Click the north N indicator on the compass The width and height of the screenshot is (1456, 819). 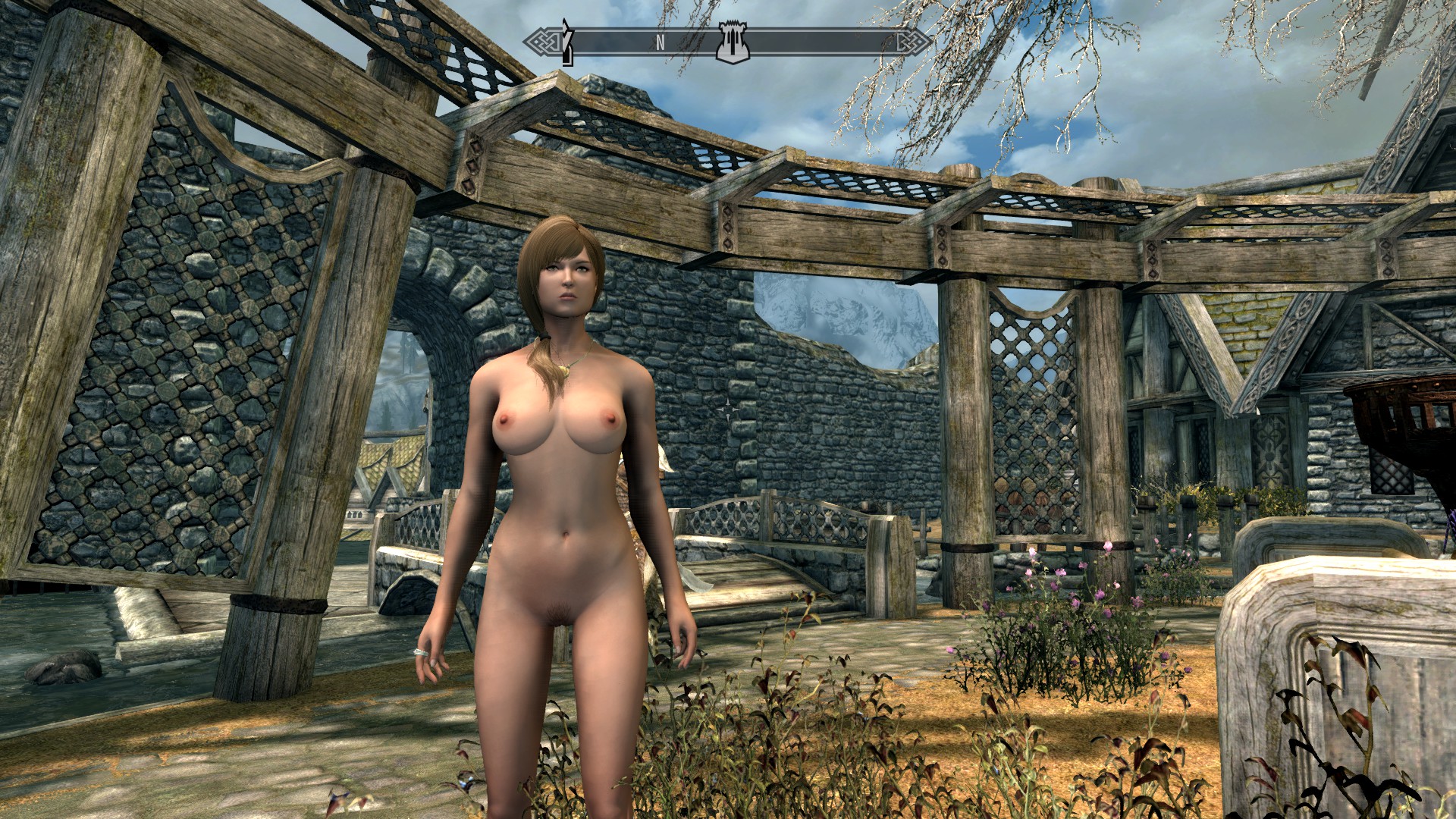(x=660, y=44)
